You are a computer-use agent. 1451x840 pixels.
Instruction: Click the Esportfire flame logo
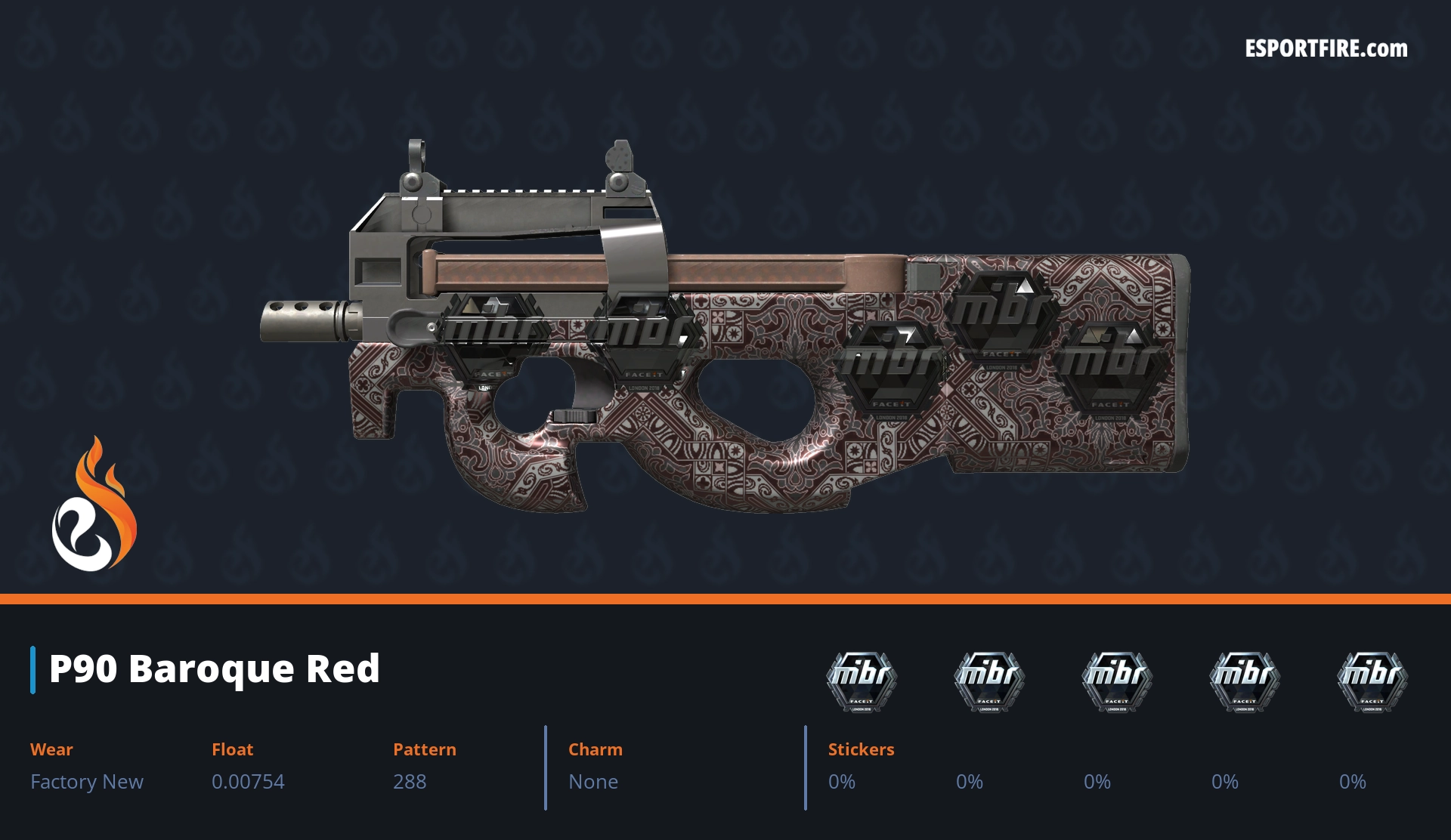click(x=94, y=506)
